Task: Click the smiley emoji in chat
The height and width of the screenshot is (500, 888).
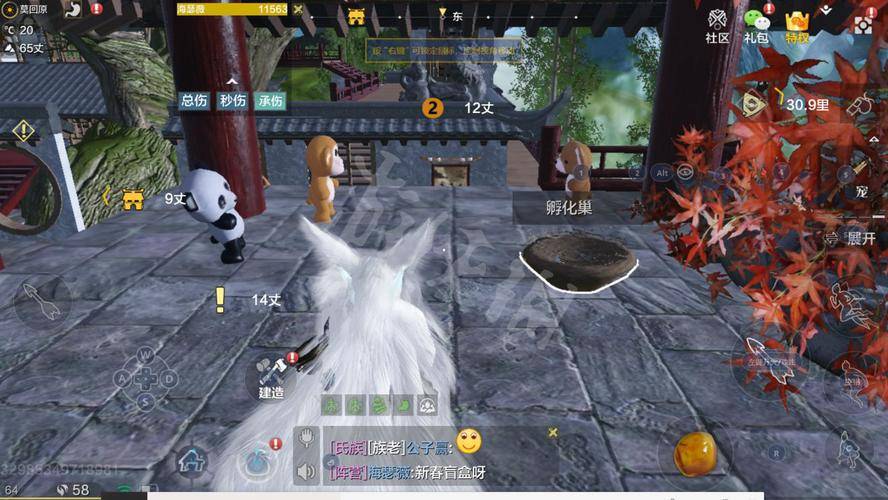Action: coord(469,440)
